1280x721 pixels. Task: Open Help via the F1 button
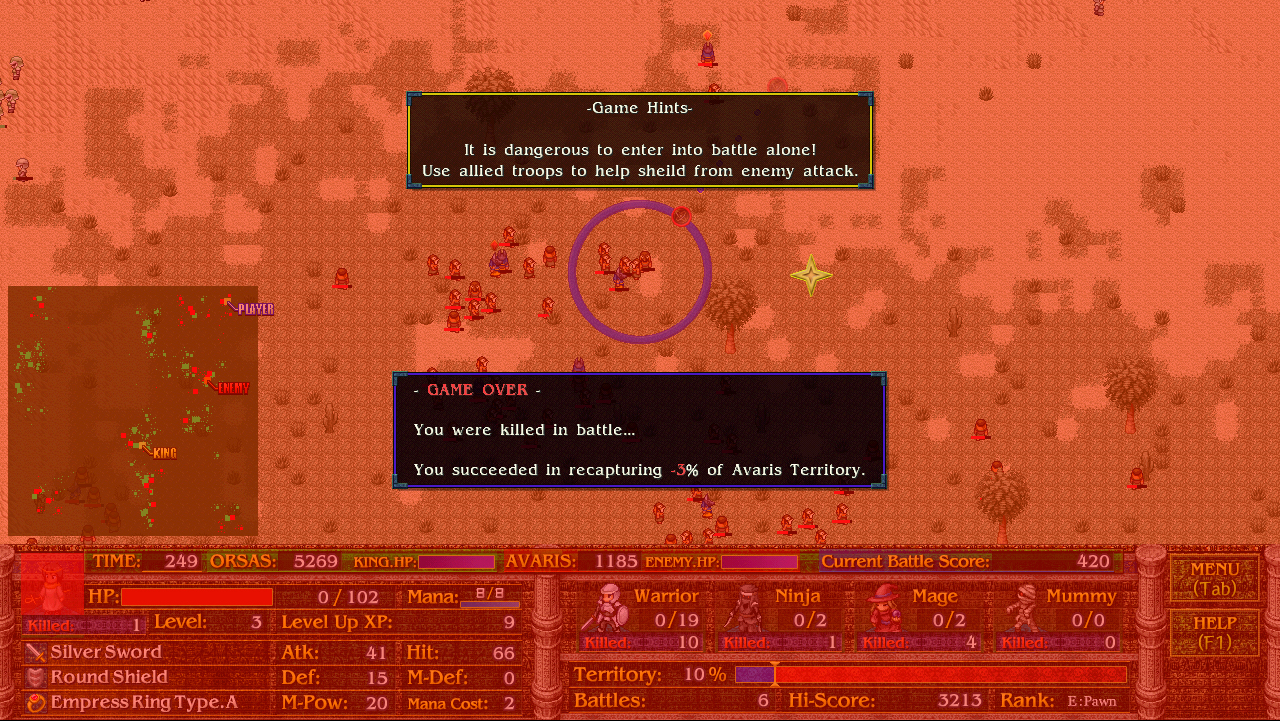(1213, 633)
